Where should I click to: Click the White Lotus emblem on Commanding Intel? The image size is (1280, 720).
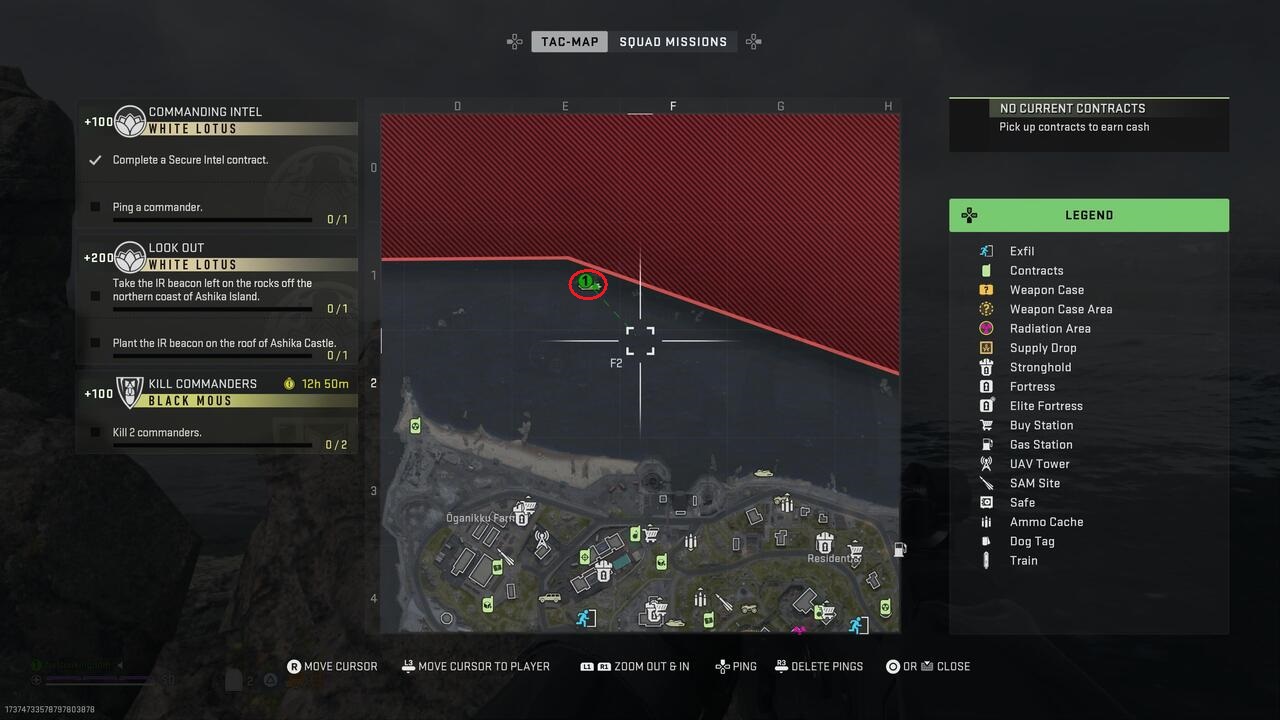[128, 120]
